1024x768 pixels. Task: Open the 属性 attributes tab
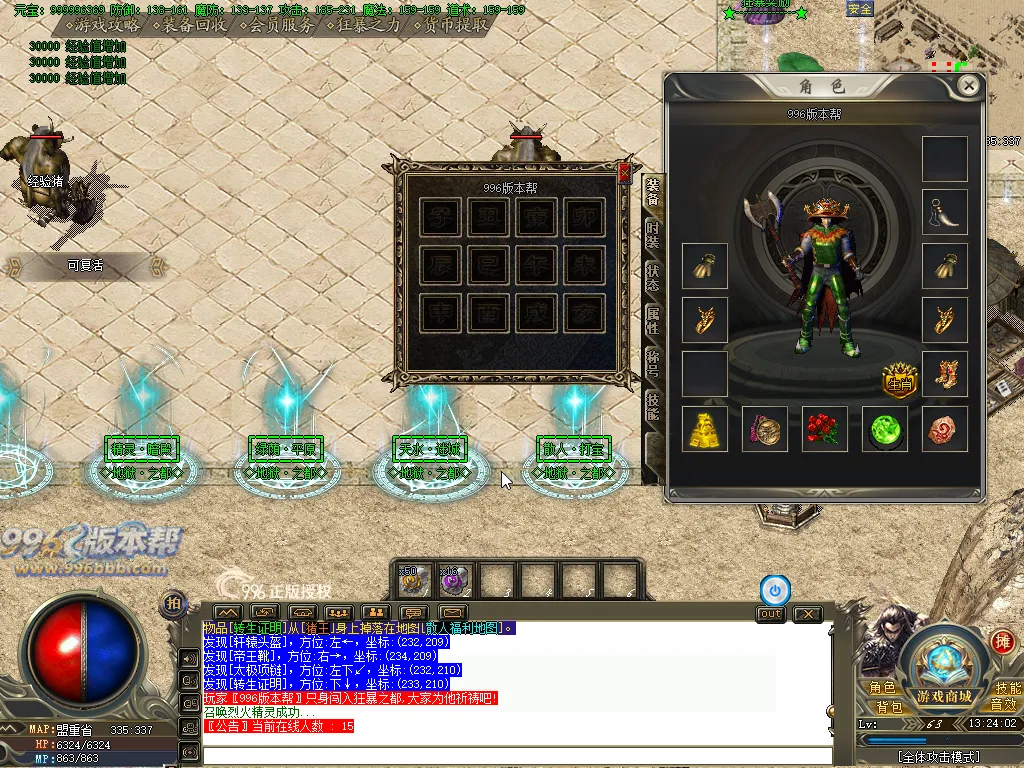pos(652,320)
